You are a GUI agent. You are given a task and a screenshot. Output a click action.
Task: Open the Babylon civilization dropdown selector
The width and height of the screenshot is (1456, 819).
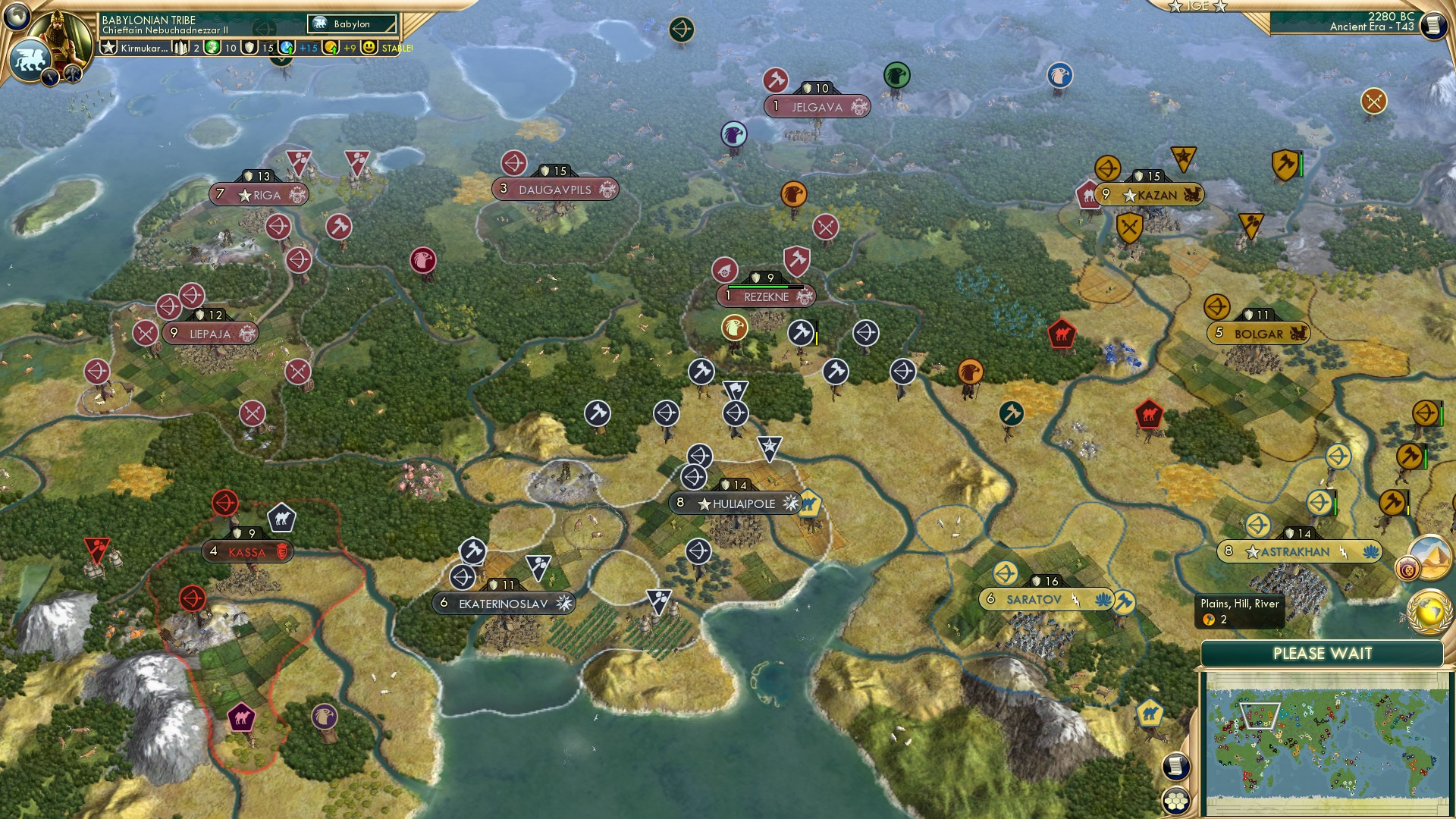coord(351,24)
